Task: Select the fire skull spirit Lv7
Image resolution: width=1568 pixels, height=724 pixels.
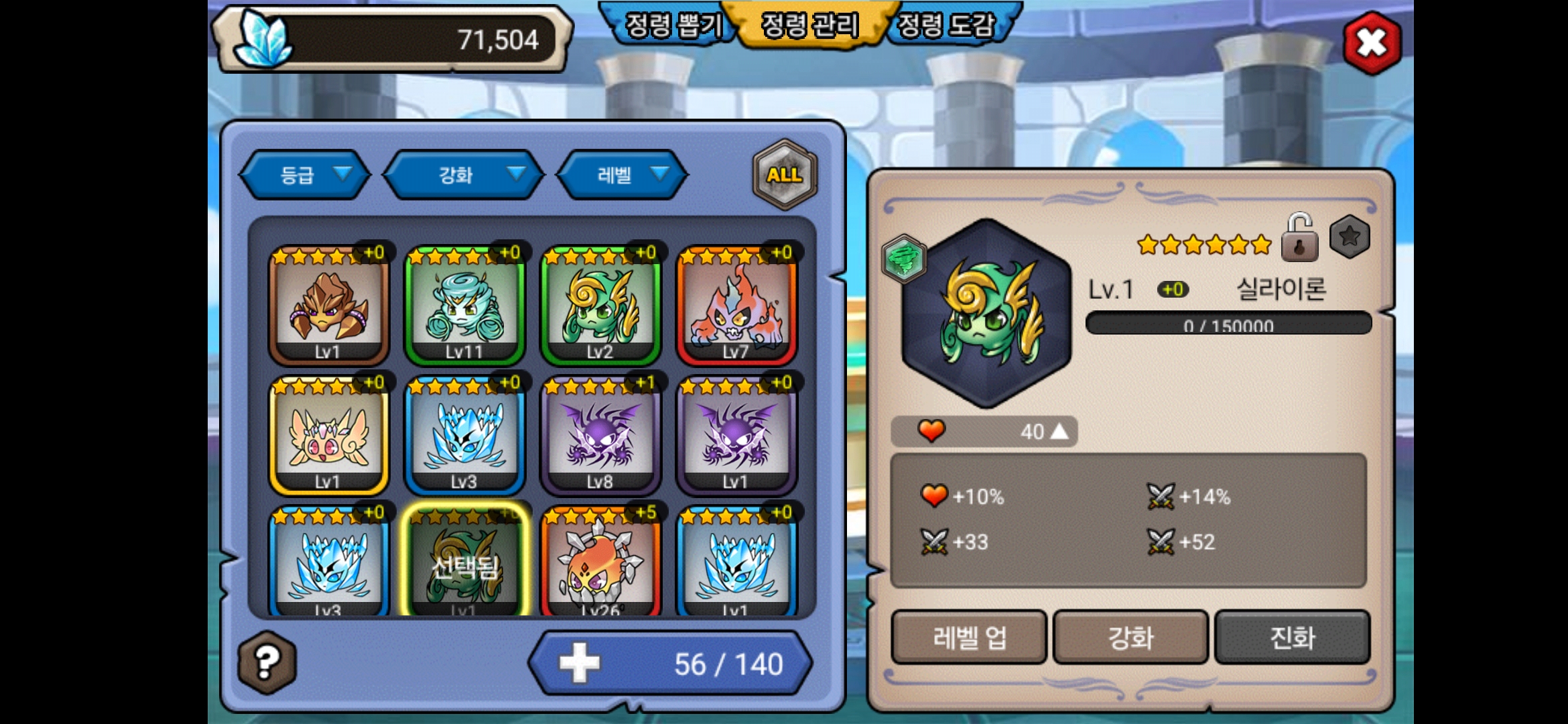Action: pyautogui.click(x=736, y=306)
